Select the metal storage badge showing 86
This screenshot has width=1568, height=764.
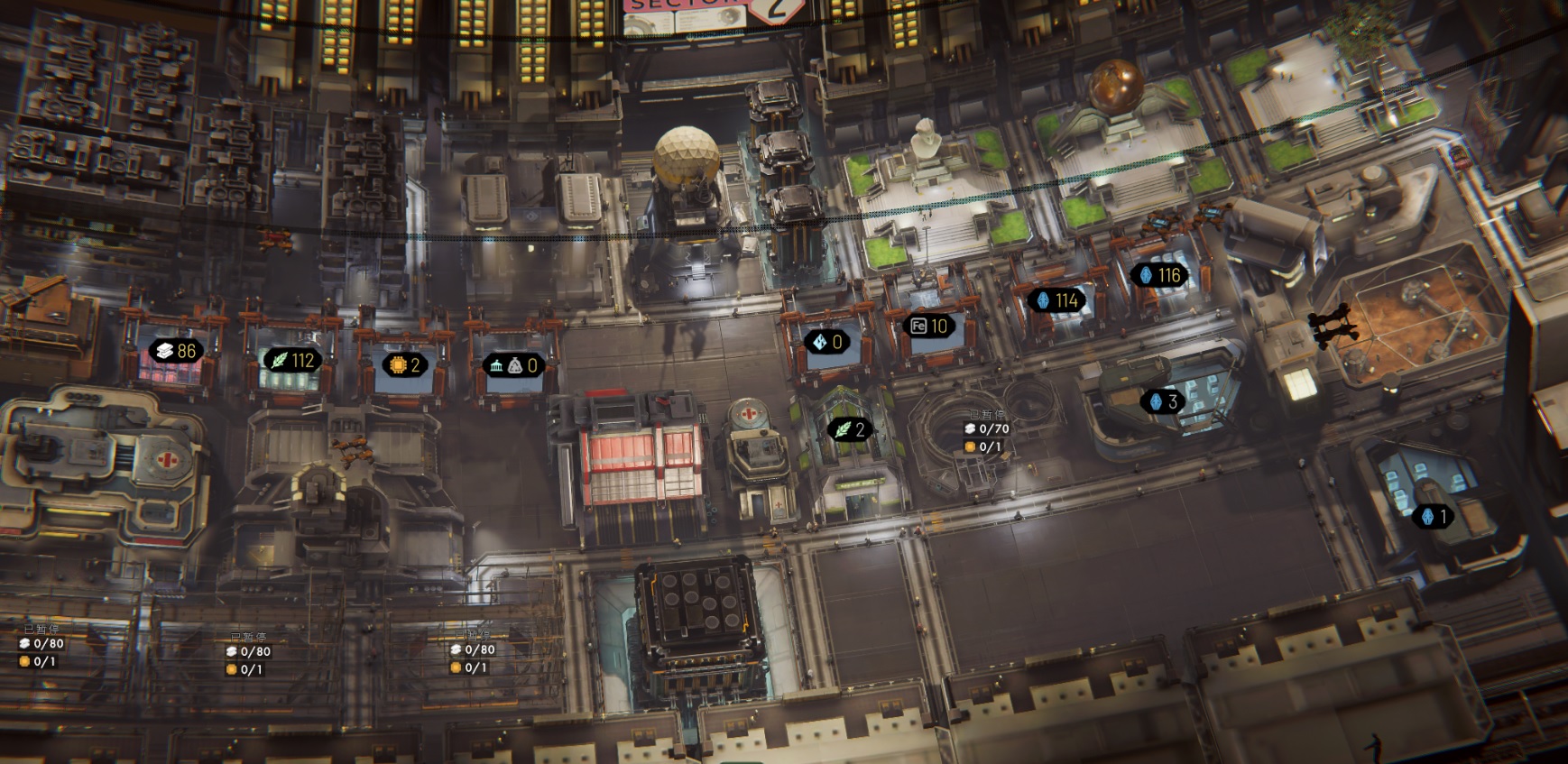[x=176, y=351]
